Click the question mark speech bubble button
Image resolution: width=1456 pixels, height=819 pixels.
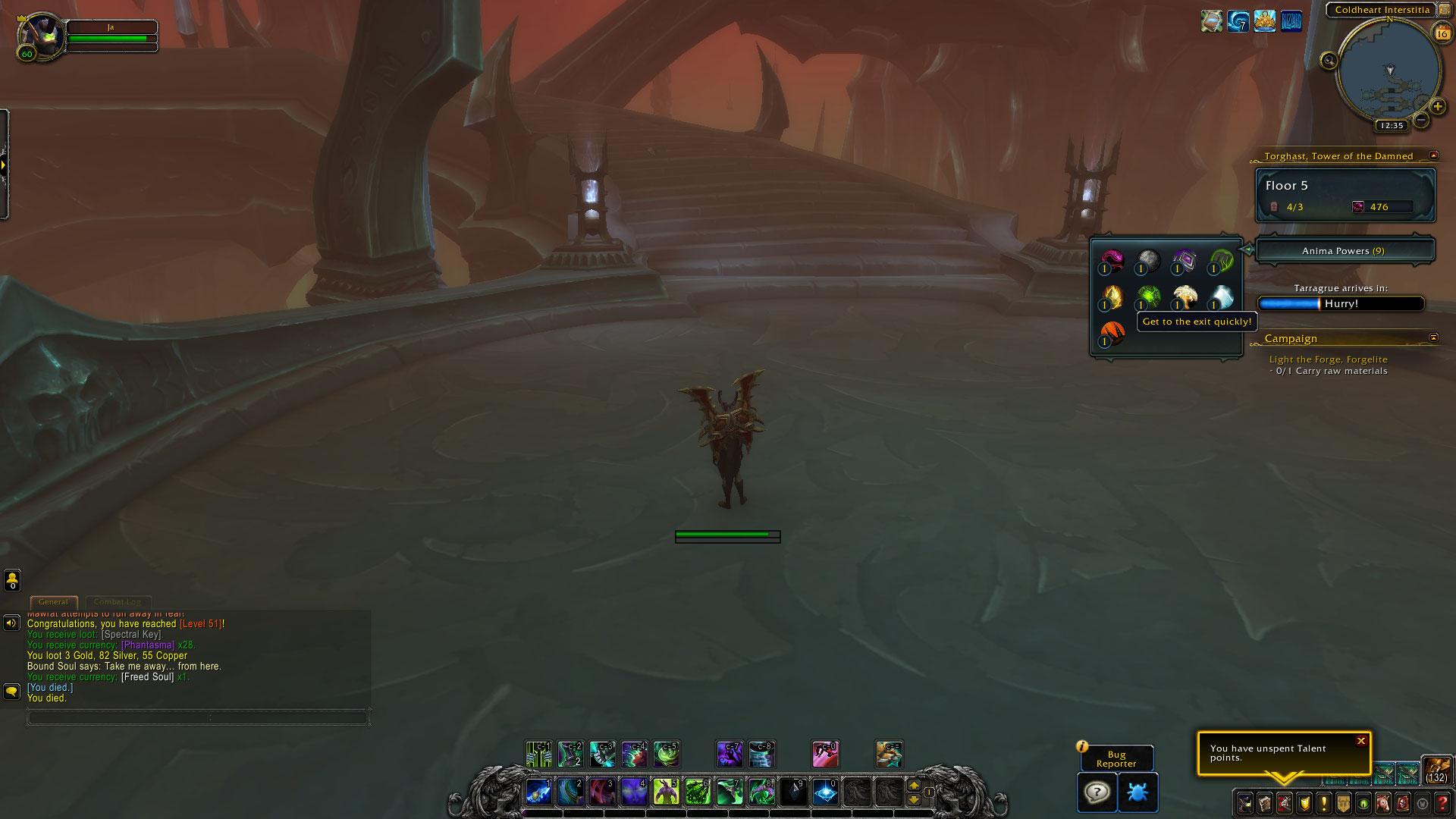1097,792
